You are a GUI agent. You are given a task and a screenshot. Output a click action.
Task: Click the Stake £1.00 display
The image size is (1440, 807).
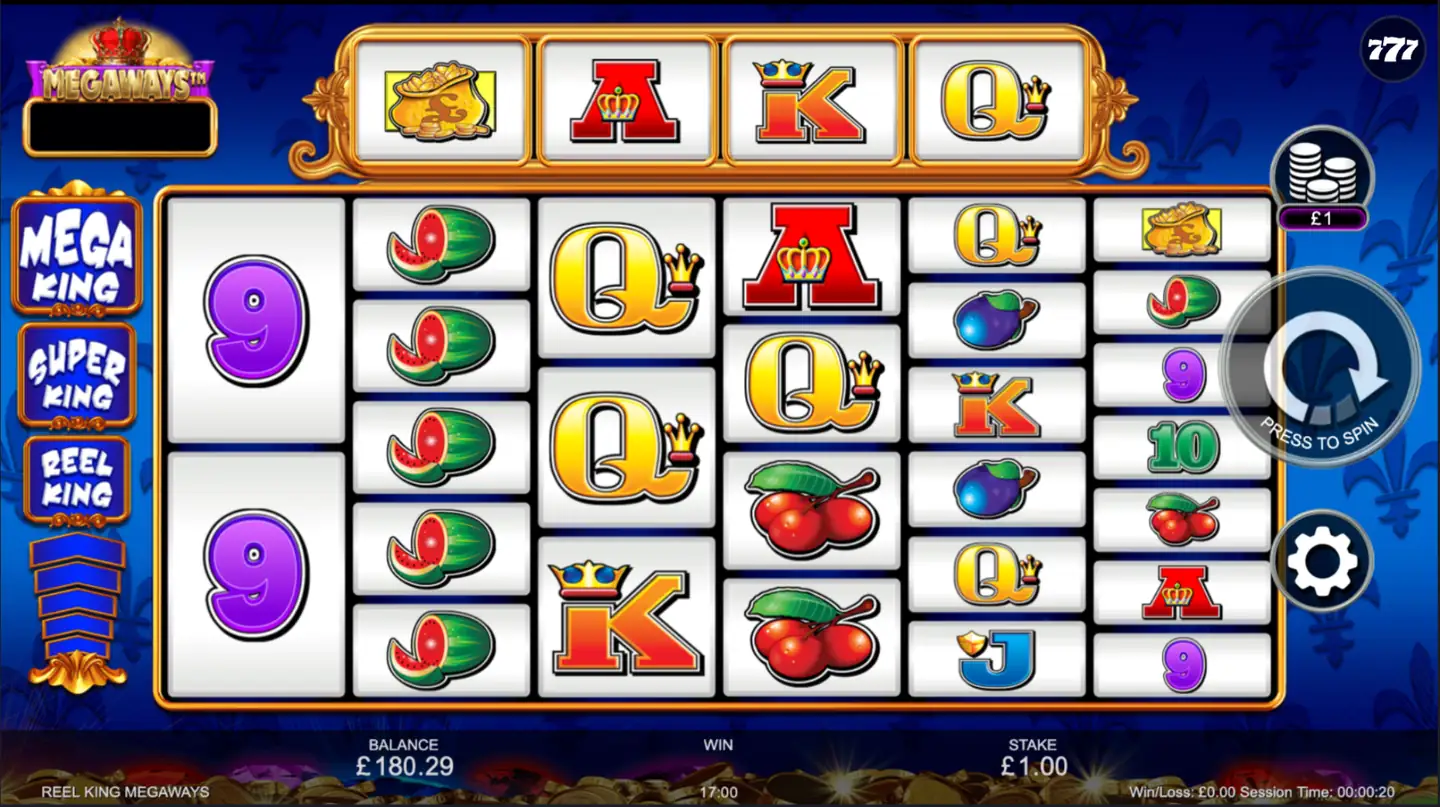click(x=1034, y=758)
